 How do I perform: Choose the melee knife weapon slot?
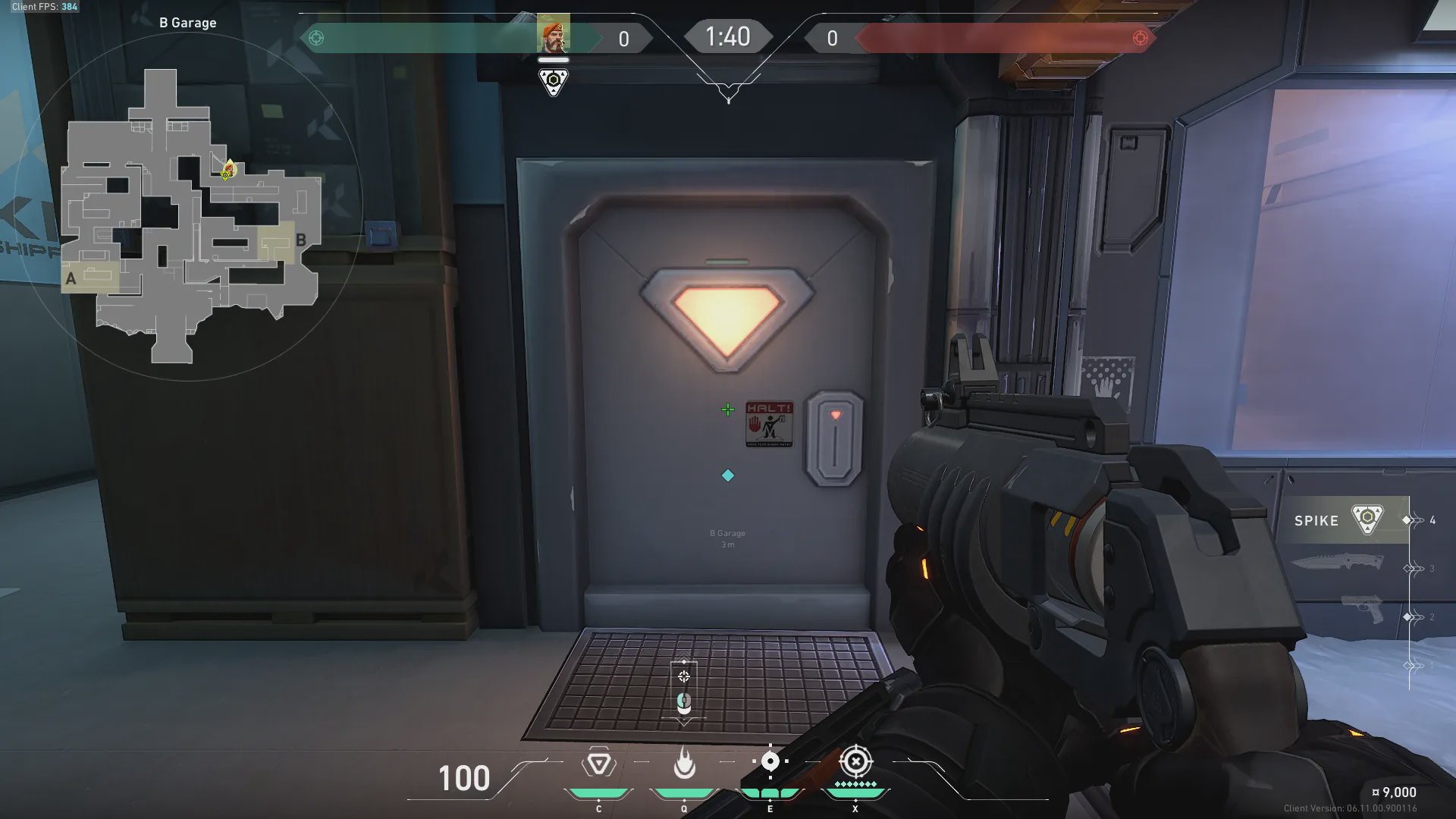point(1337,563)
